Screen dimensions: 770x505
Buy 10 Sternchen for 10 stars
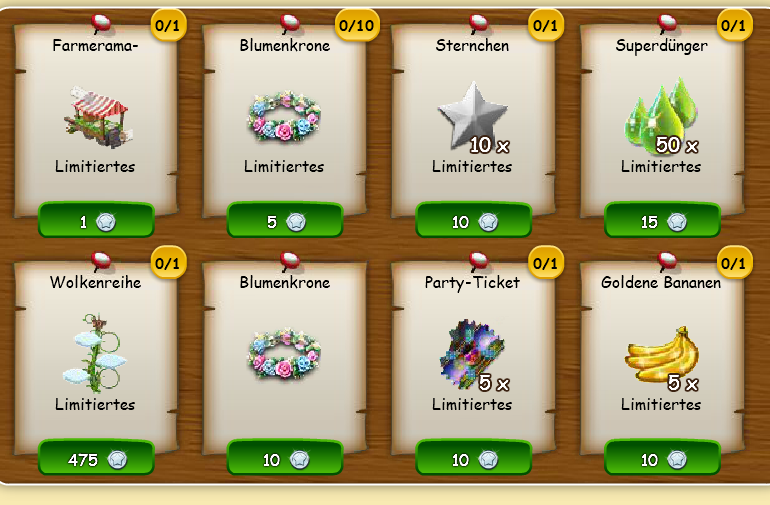473,221
